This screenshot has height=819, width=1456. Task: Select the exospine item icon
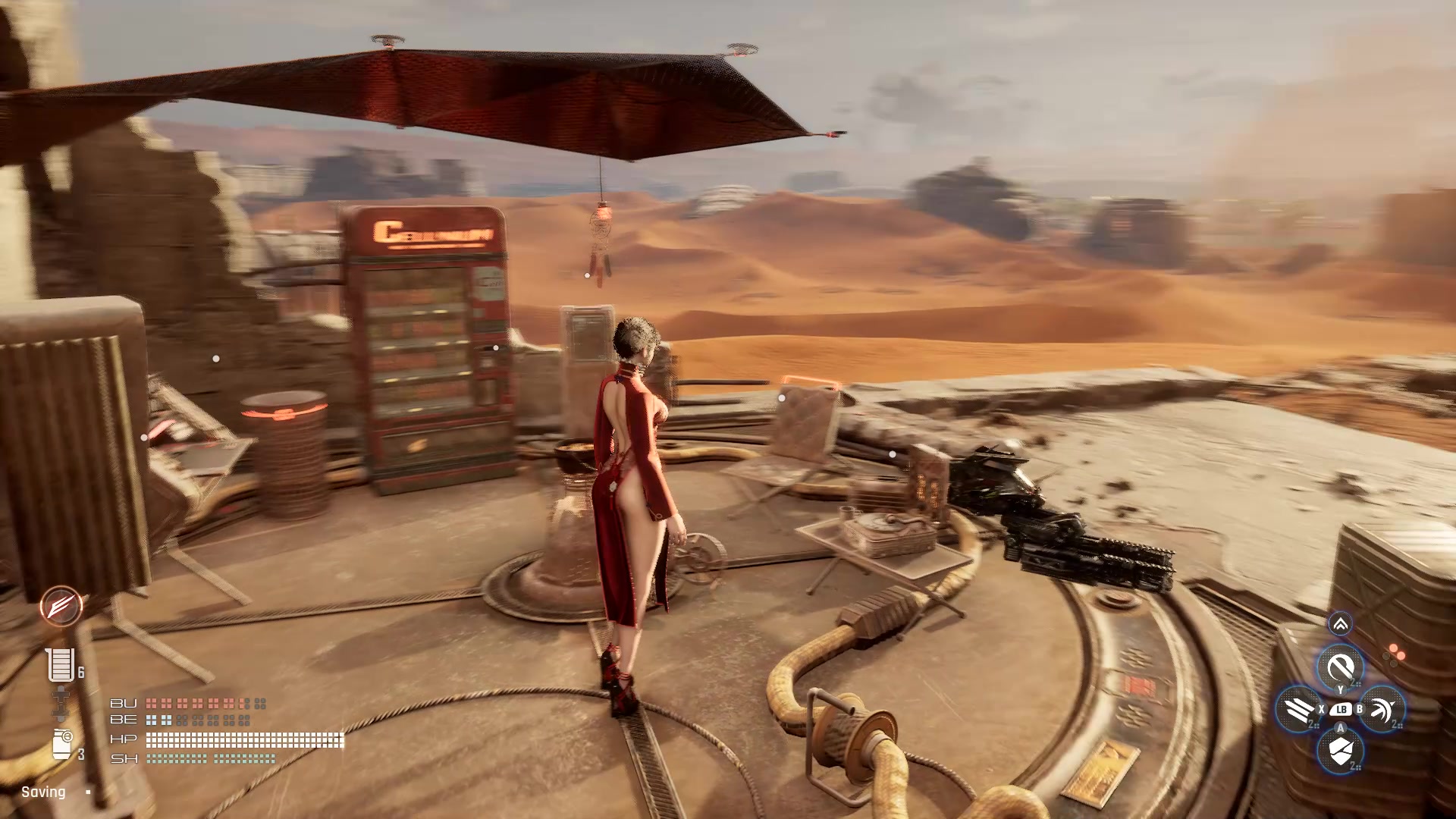[60, 704]
